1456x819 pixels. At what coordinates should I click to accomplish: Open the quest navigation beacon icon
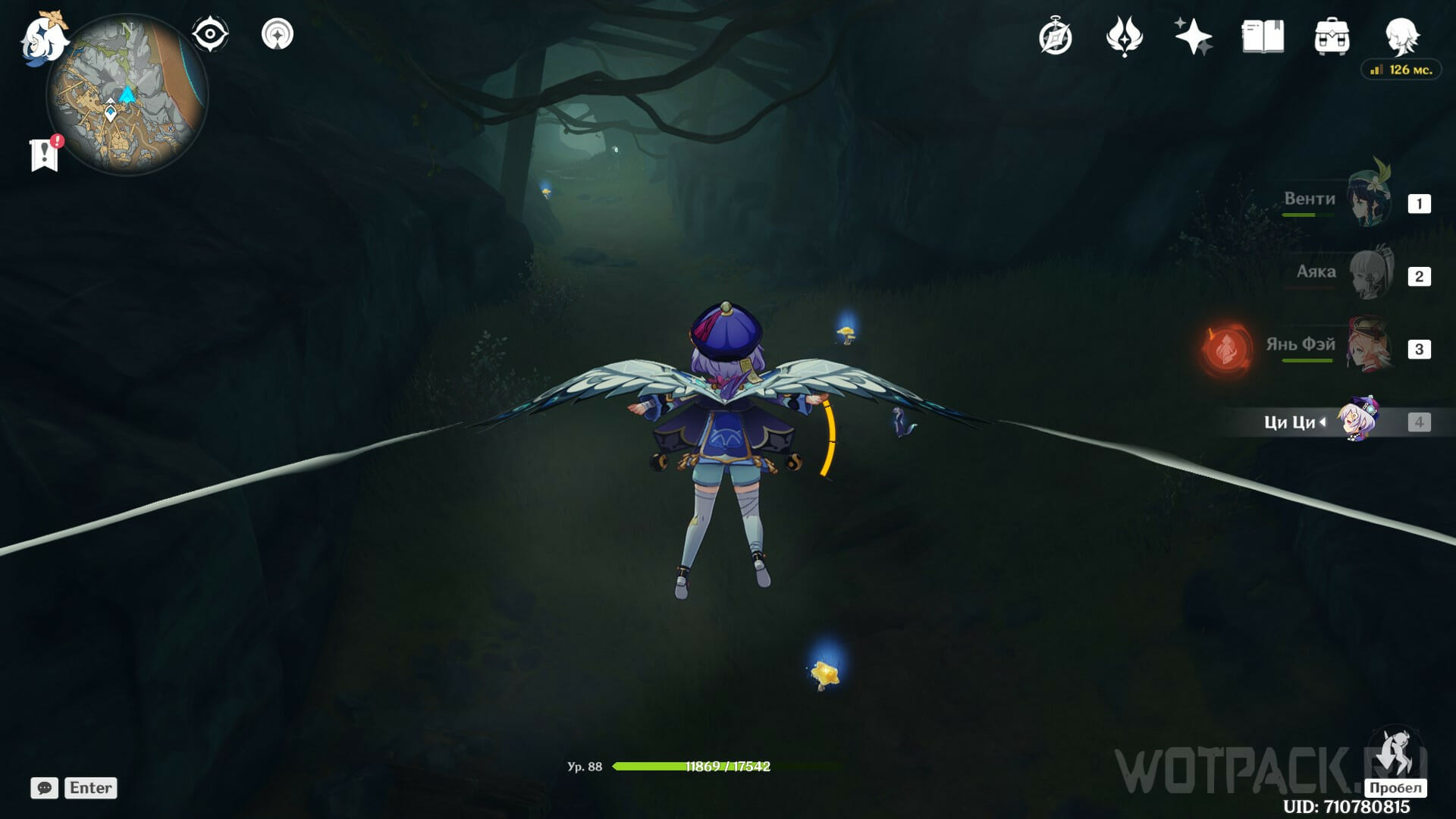[278, 35]
